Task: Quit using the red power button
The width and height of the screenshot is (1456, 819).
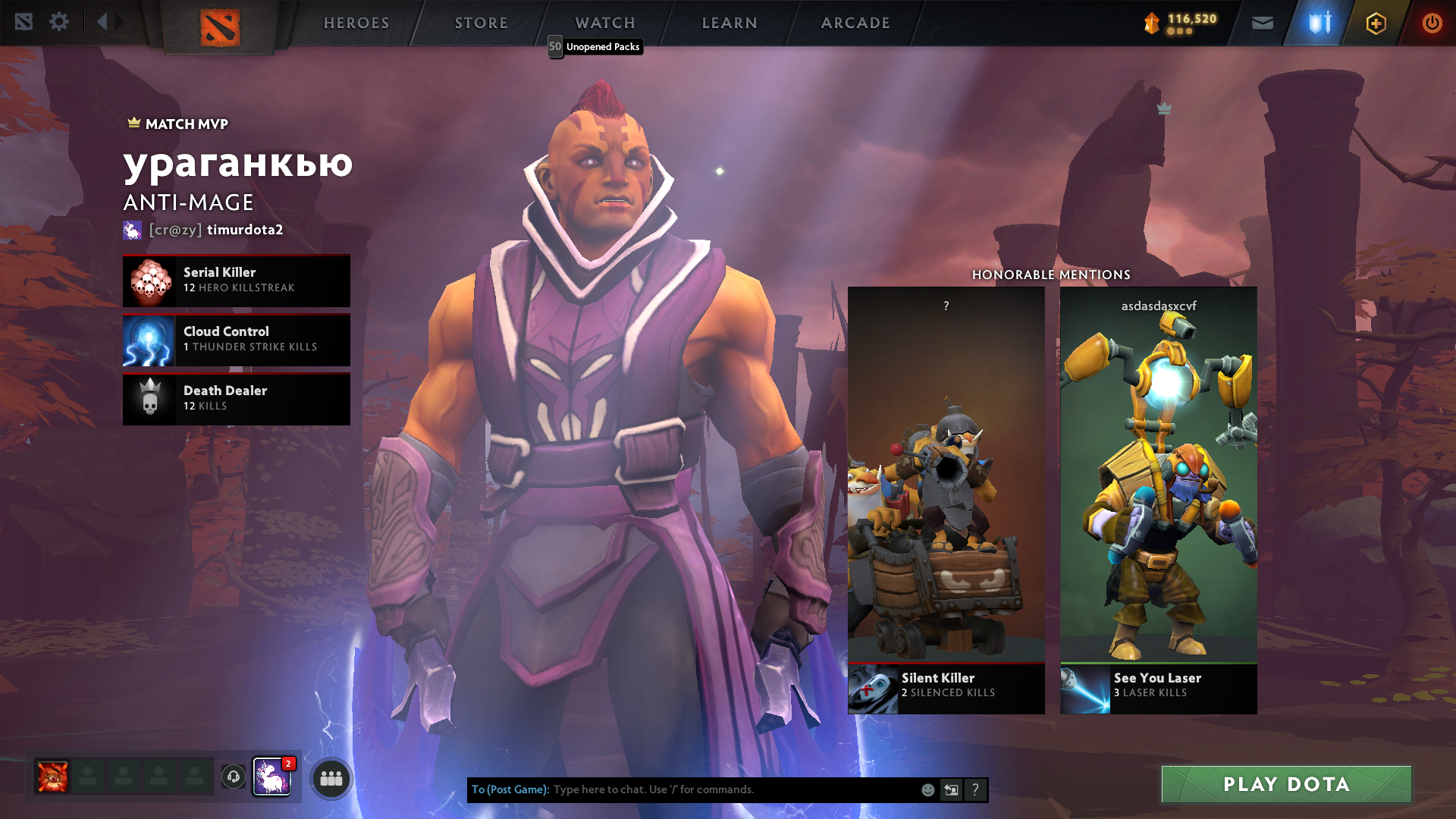Action: pos(1432,24)
